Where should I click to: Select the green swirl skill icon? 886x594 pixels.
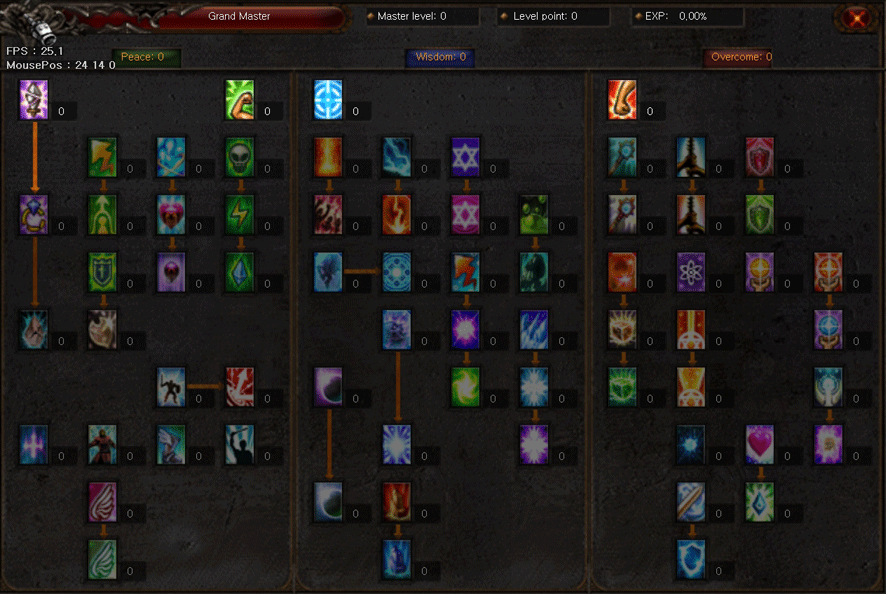465,387
